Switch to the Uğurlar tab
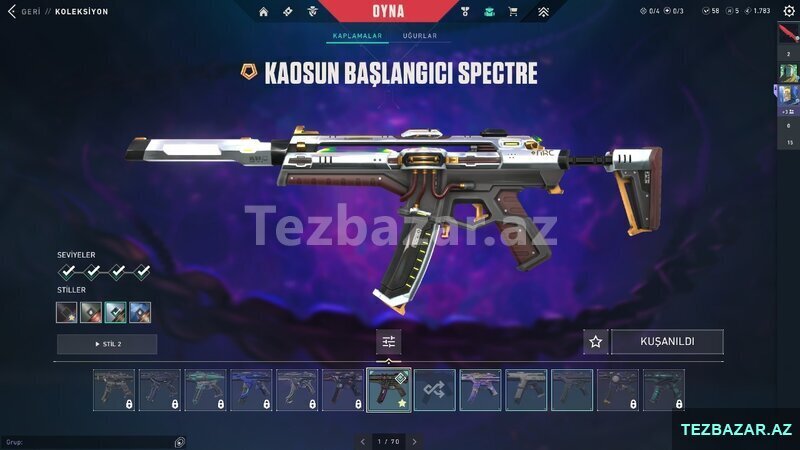This screenshot has width=800, height=450. pos(419,36)
